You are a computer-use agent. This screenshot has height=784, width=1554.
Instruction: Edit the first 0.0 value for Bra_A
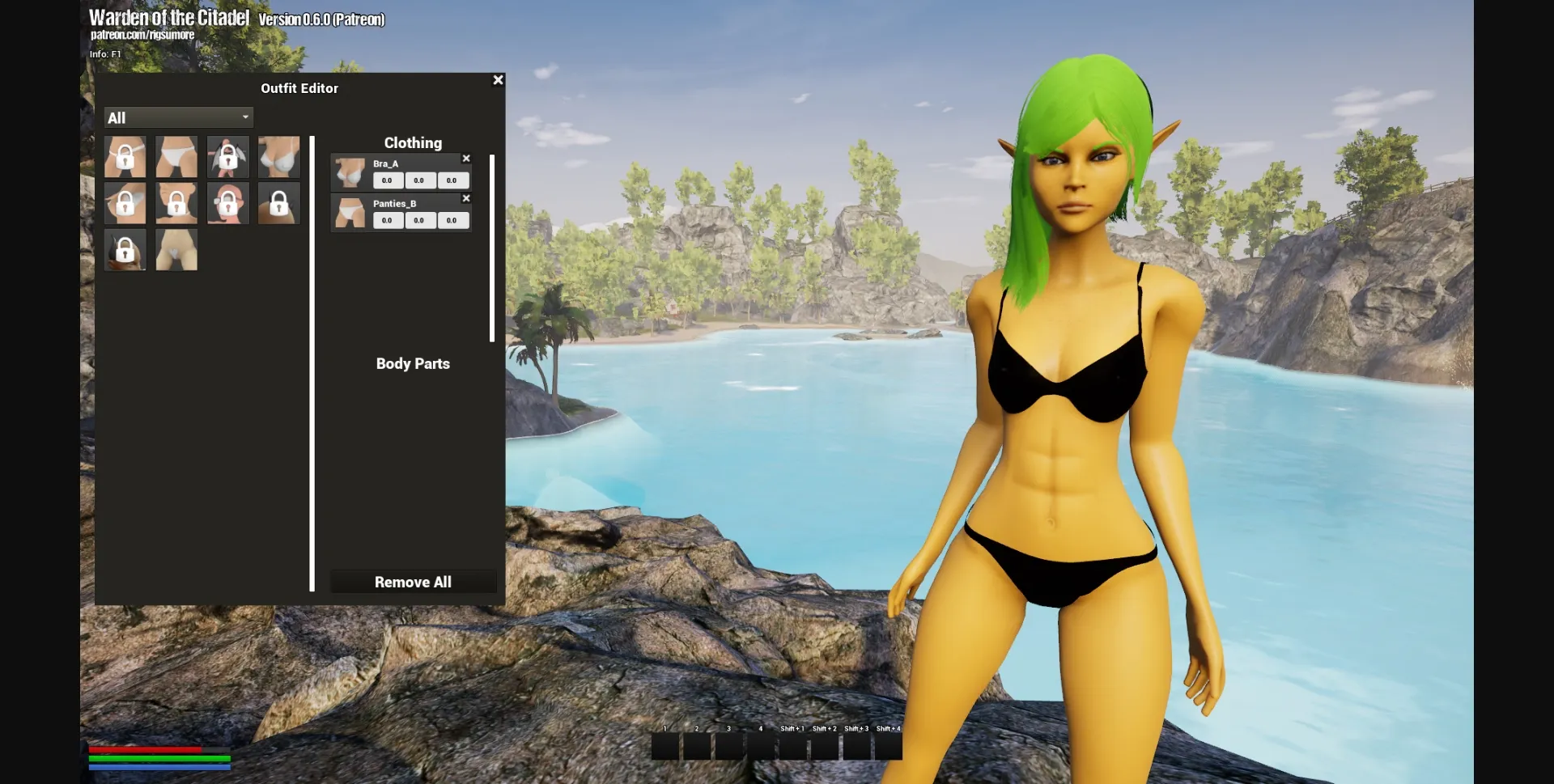(x=388, y=180)
